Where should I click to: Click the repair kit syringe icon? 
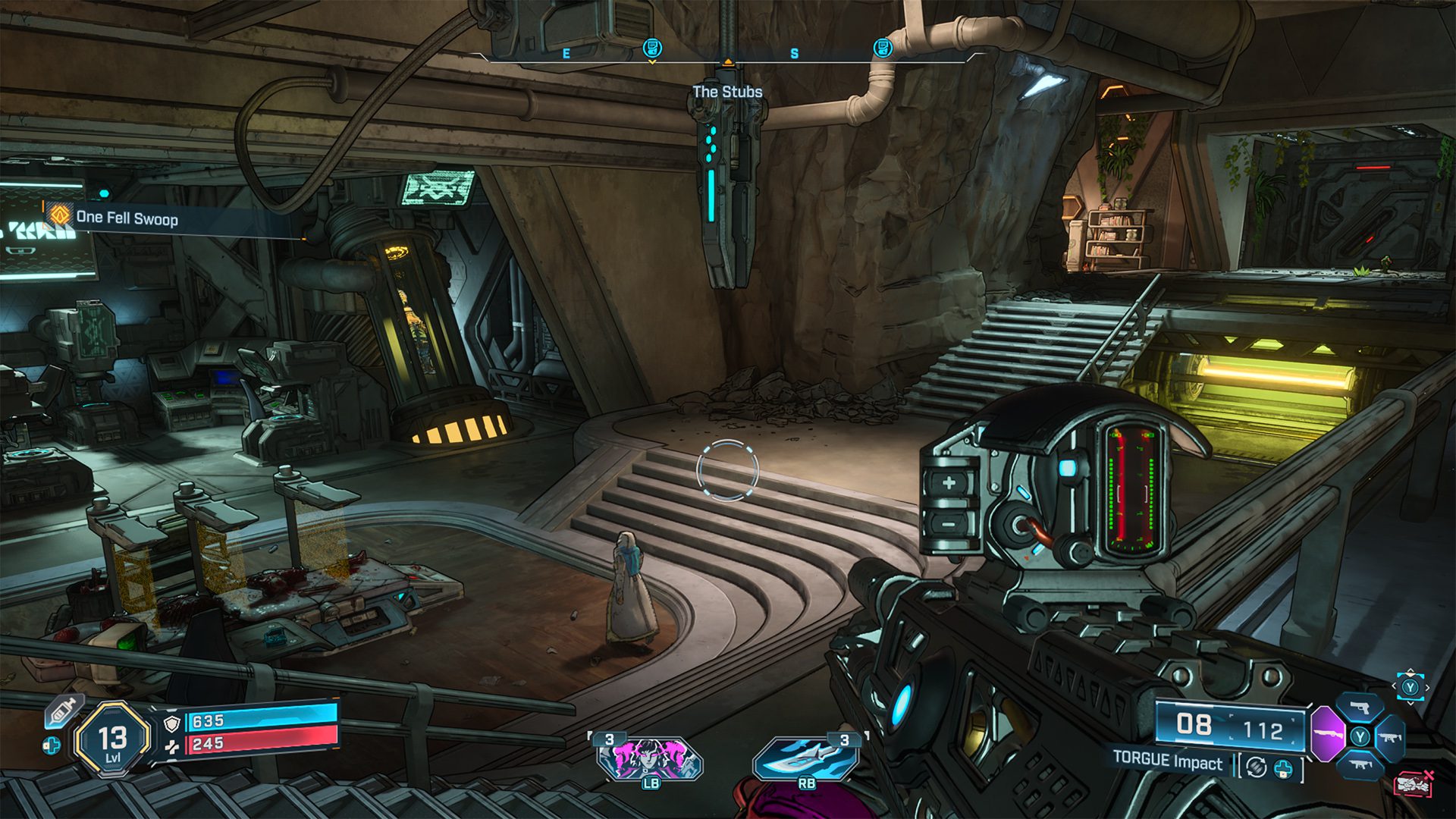click(x=63, y=711)
